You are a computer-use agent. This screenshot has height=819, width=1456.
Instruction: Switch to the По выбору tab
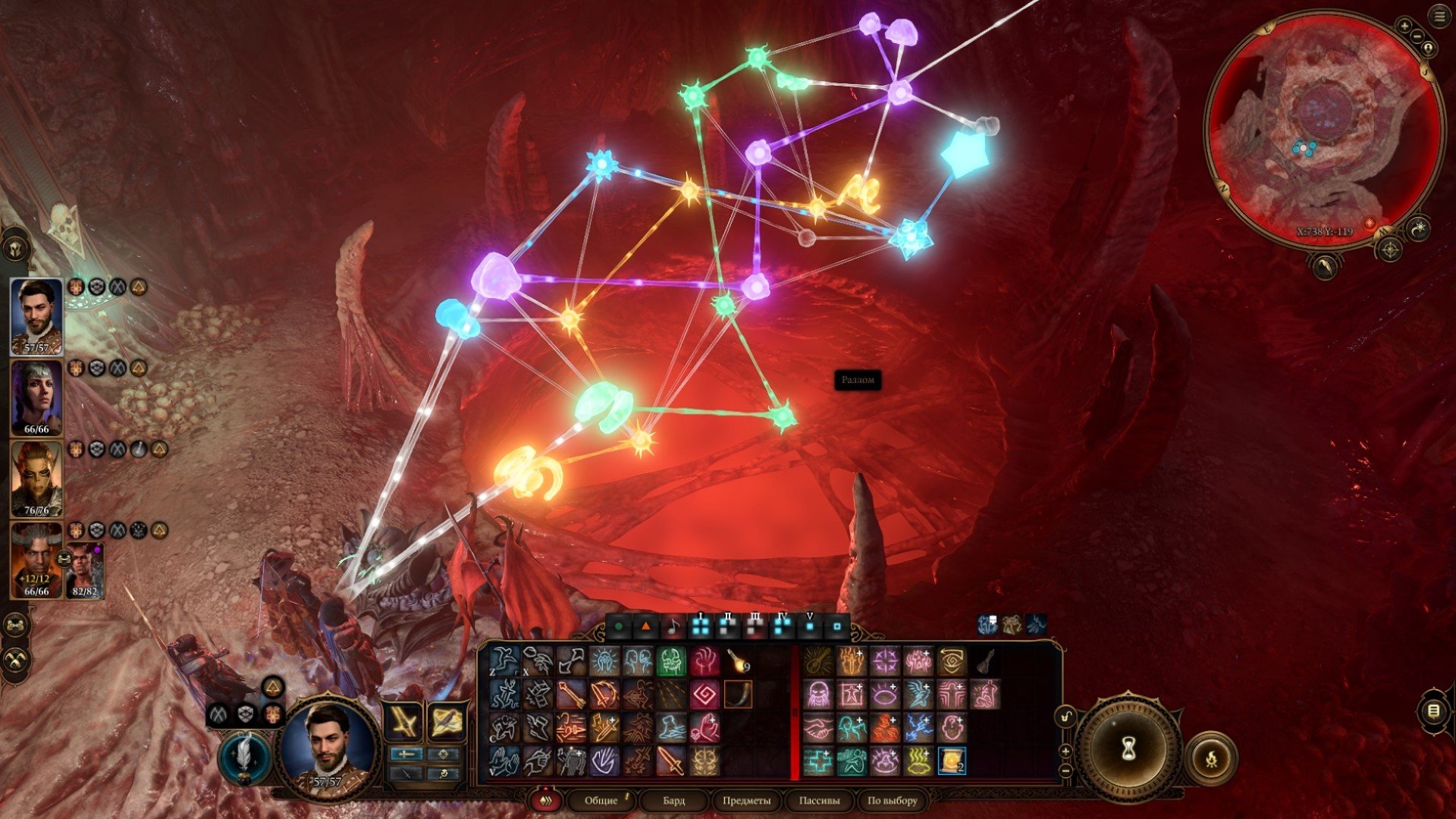[x=892, y=800]
